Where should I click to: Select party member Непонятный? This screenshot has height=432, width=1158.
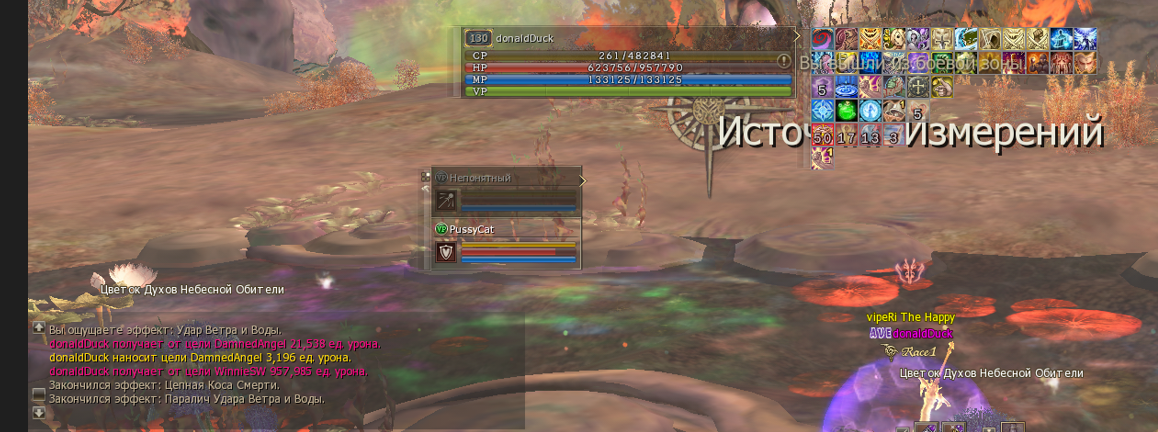pyautogui.click(x=480, y=178)
